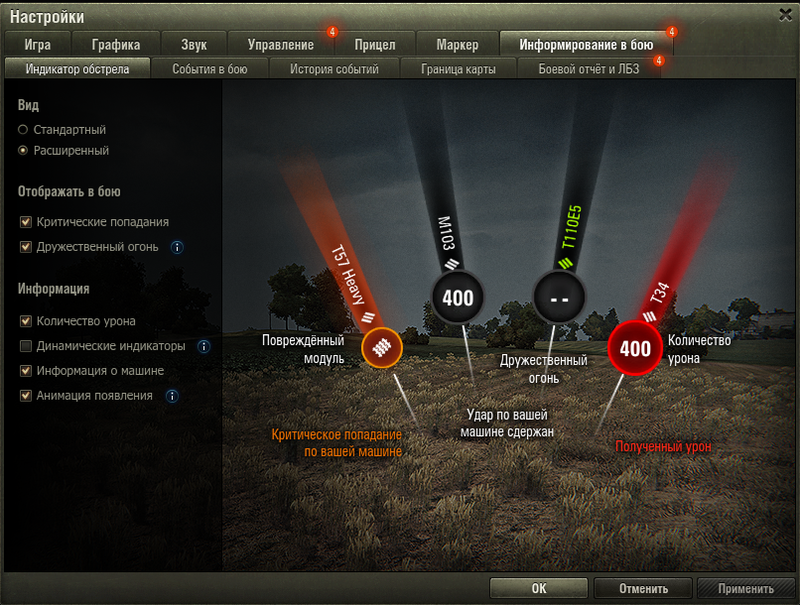The height and width of the screenshot is (605, 800).
Task: Toggle the Информация о машине checkbox
Action: [25, 371]
